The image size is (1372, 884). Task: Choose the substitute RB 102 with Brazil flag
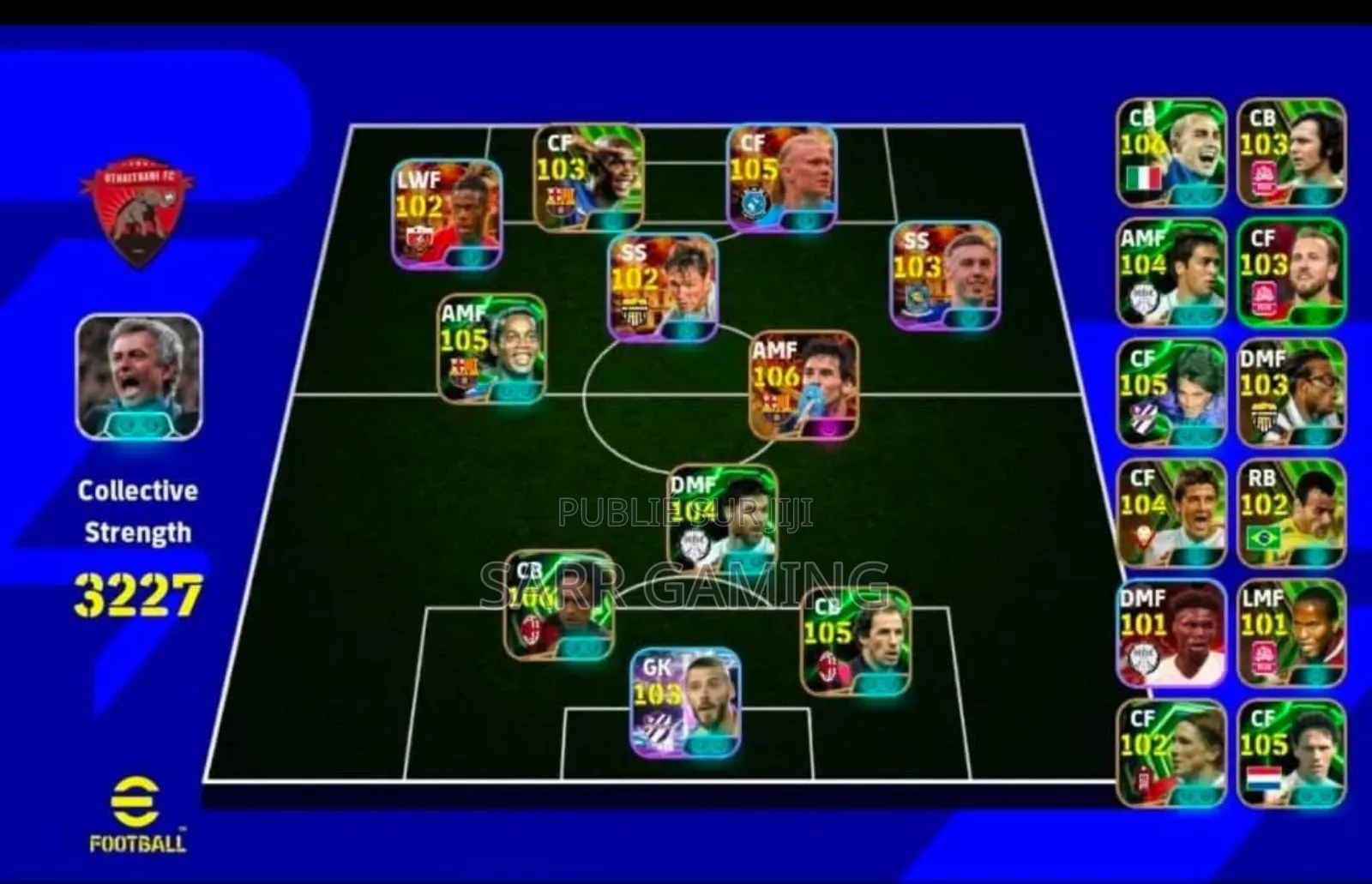[1291, 514]
